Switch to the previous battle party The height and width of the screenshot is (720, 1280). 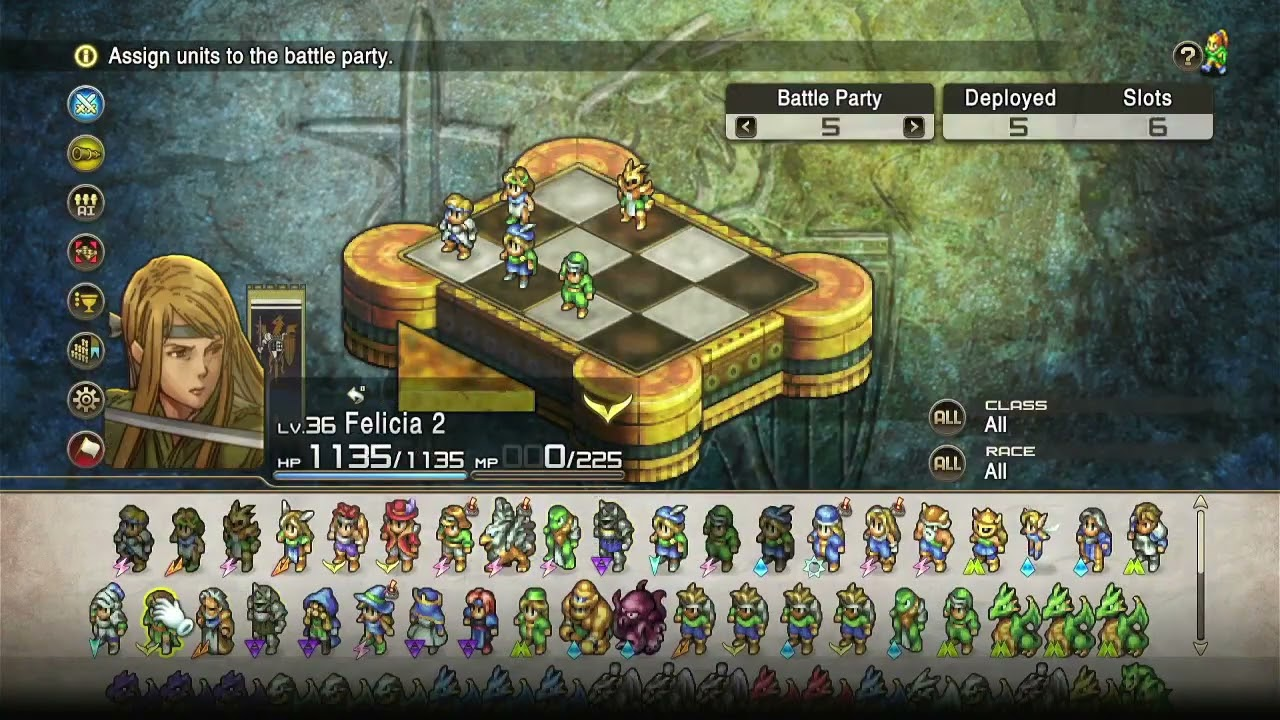pos(745,127)
